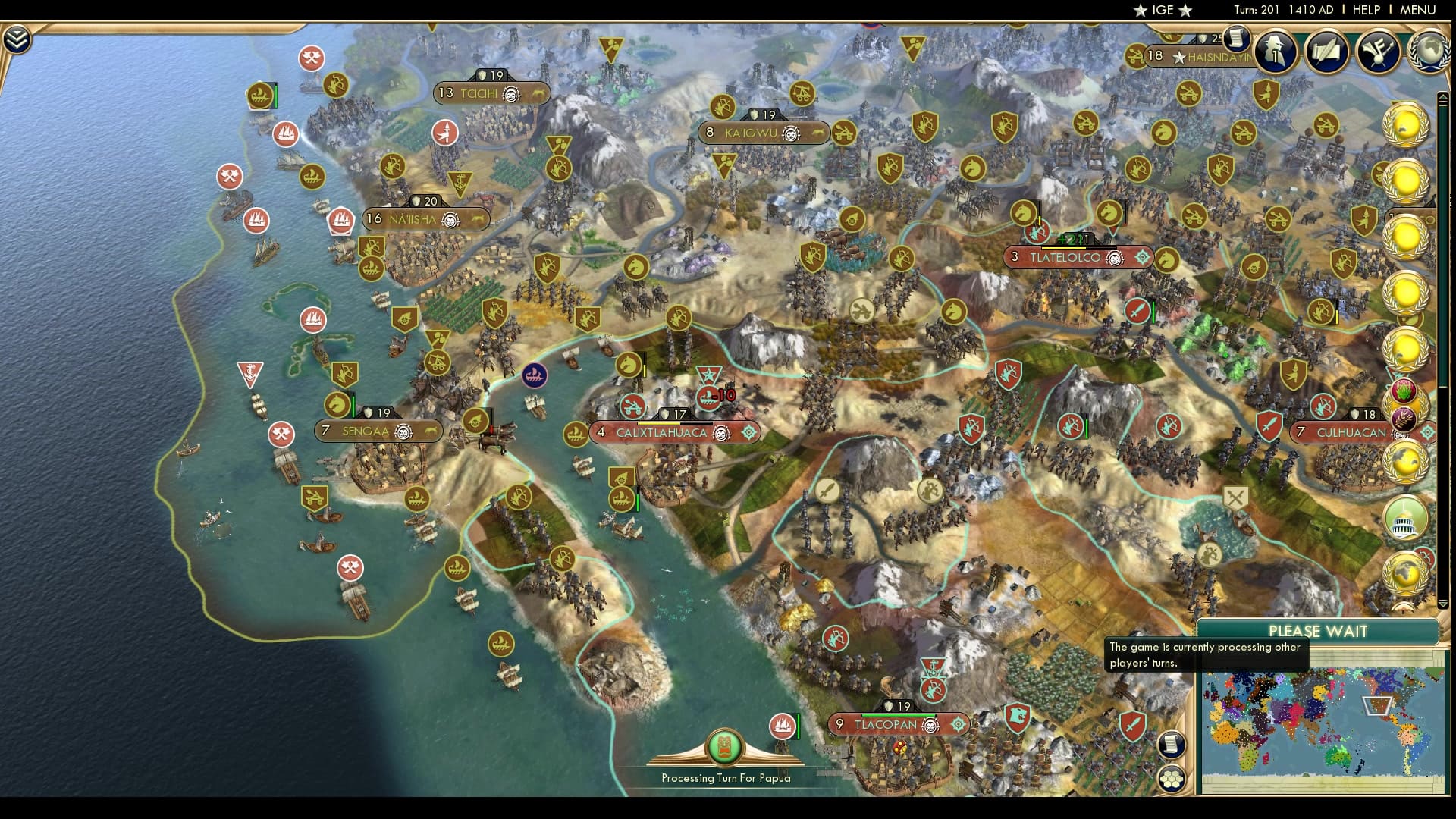Open the HELP item
The width and height of the screenshot is (1456, 819).
pyautogui.click(x=1367, y=11)
